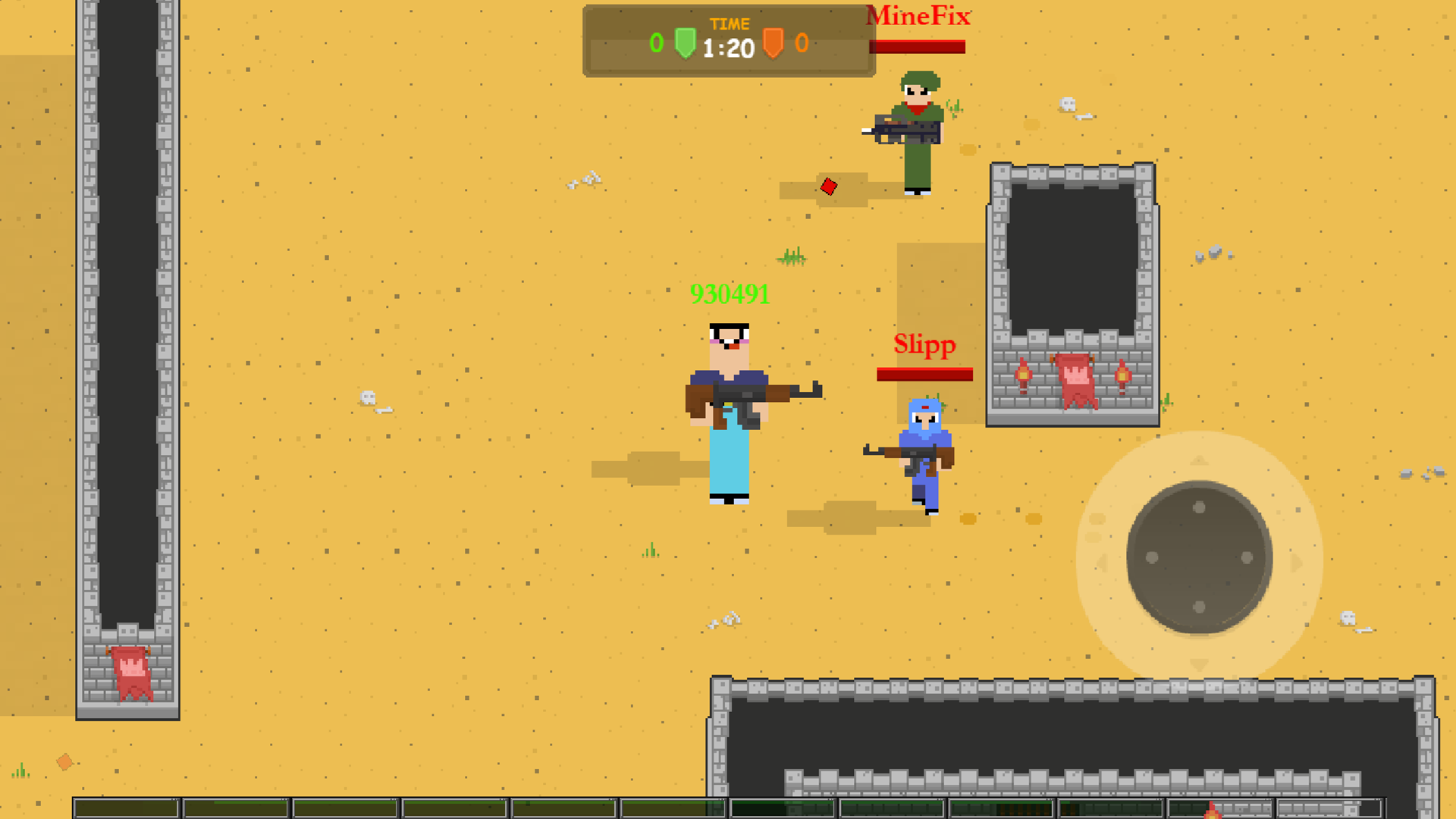Click MineFix's health bar

pos(918,48)
